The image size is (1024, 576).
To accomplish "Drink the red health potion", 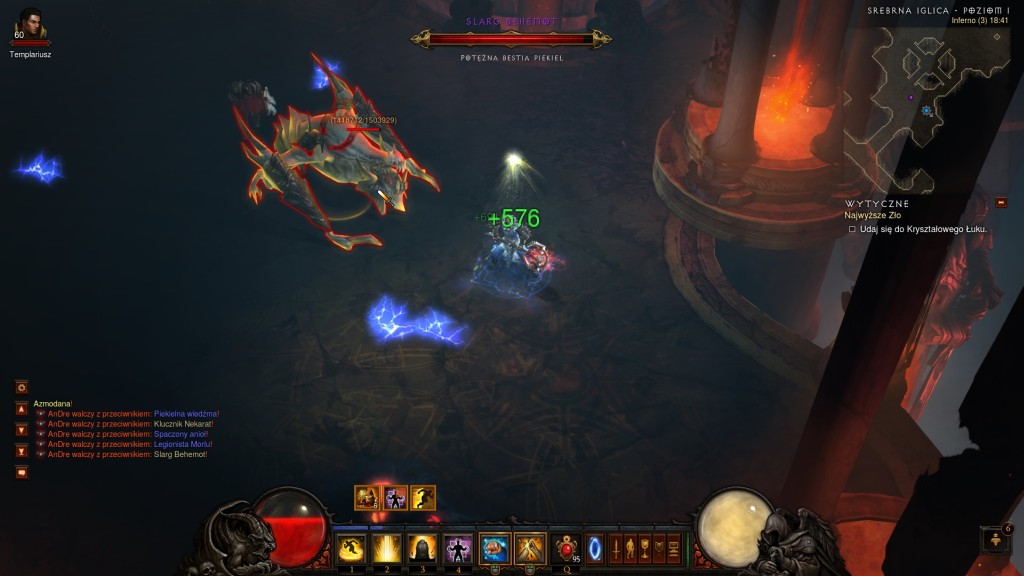I will tap(566, 548).
